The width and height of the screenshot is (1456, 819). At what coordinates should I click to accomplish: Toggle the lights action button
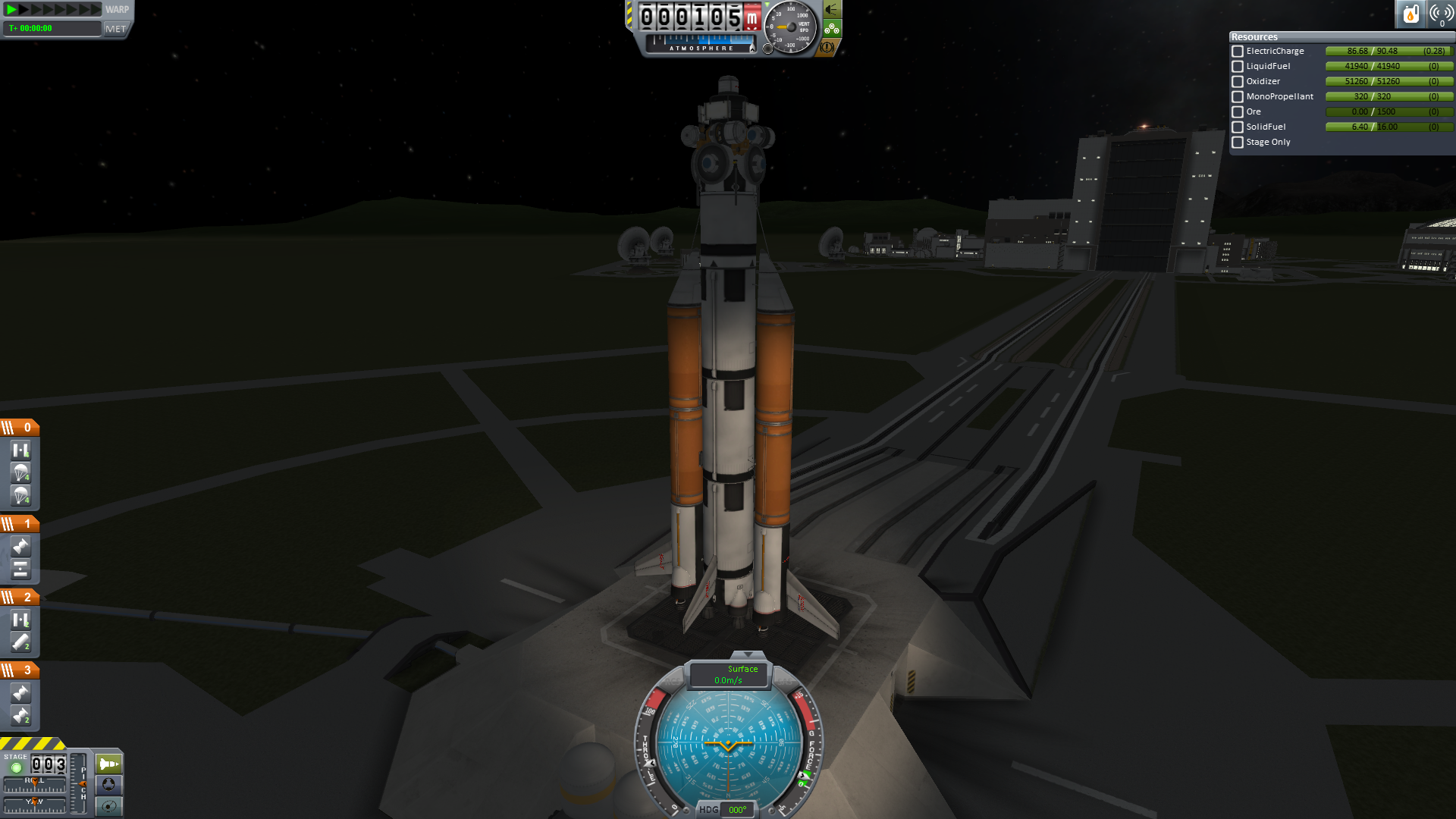[832, 10]
